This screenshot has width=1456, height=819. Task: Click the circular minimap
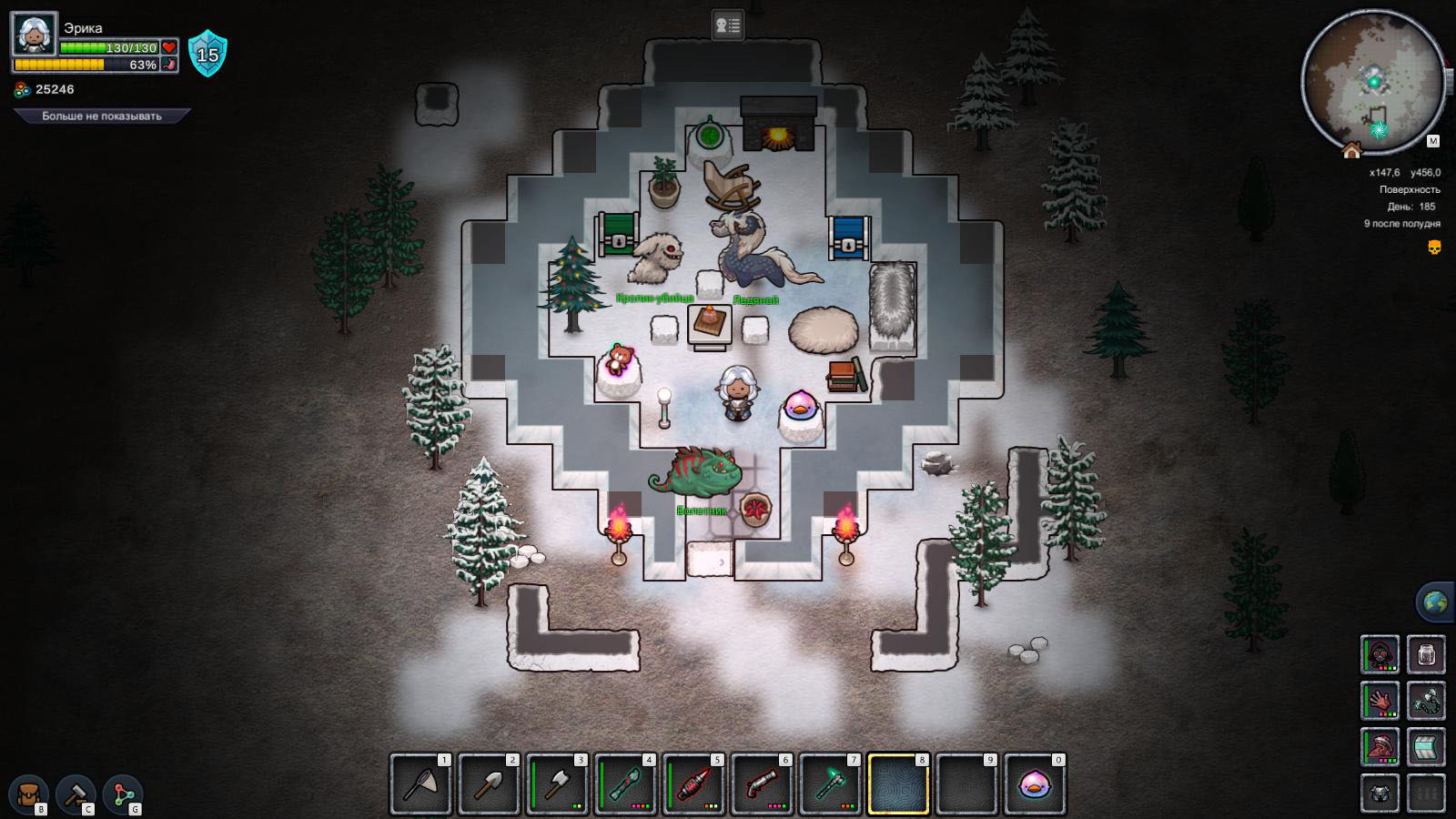[x=1372, y=82]
